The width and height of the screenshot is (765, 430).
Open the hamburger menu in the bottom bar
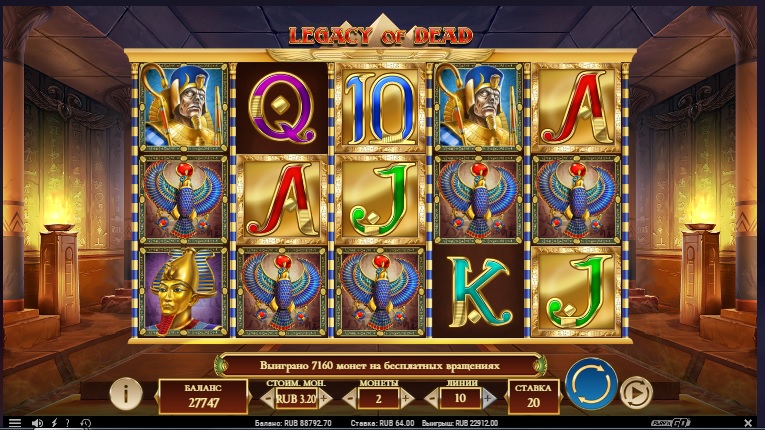[x=13, y=423]
